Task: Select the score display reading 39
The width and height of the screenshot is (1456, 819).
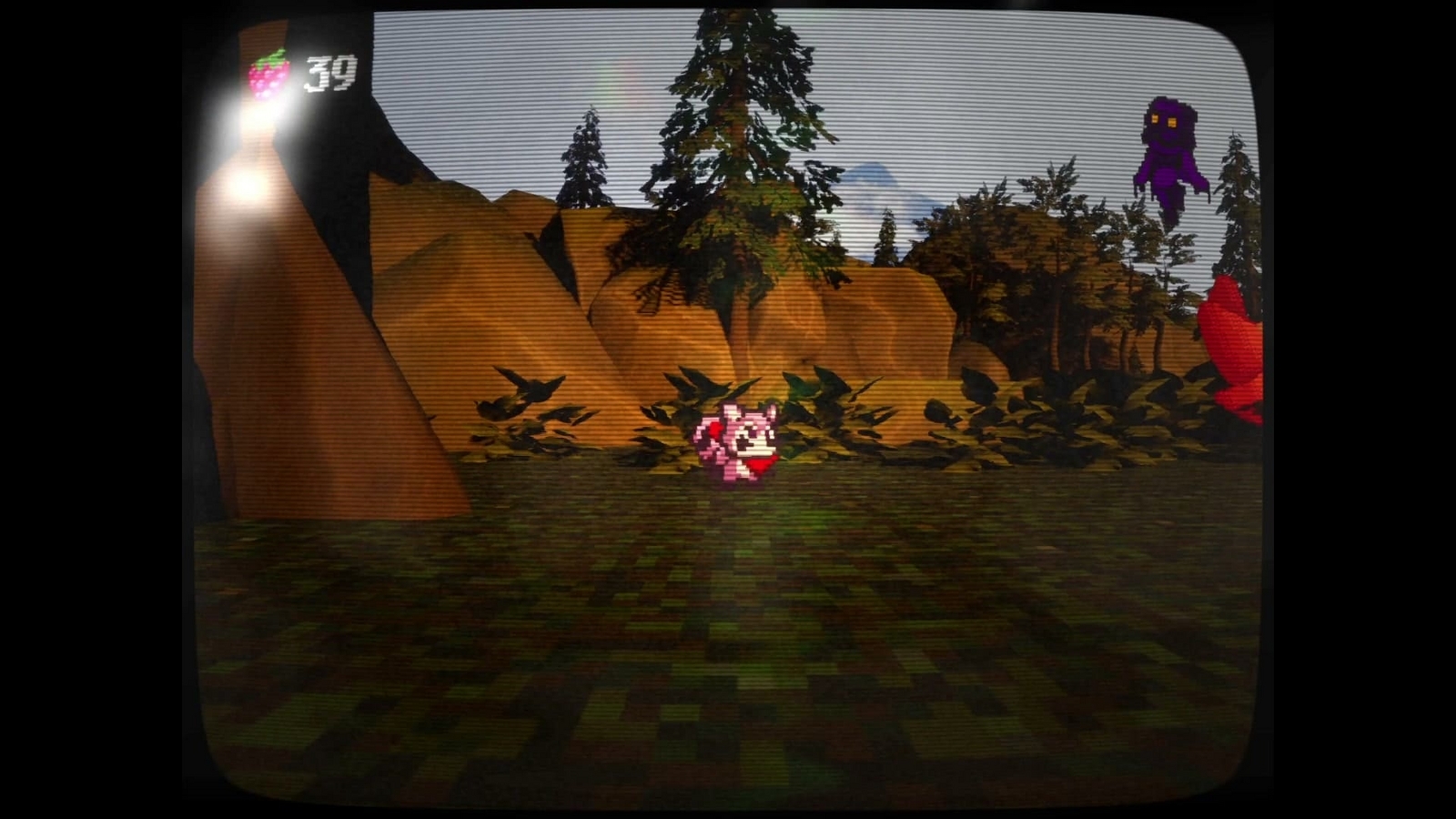Action: tap(331, 73)
